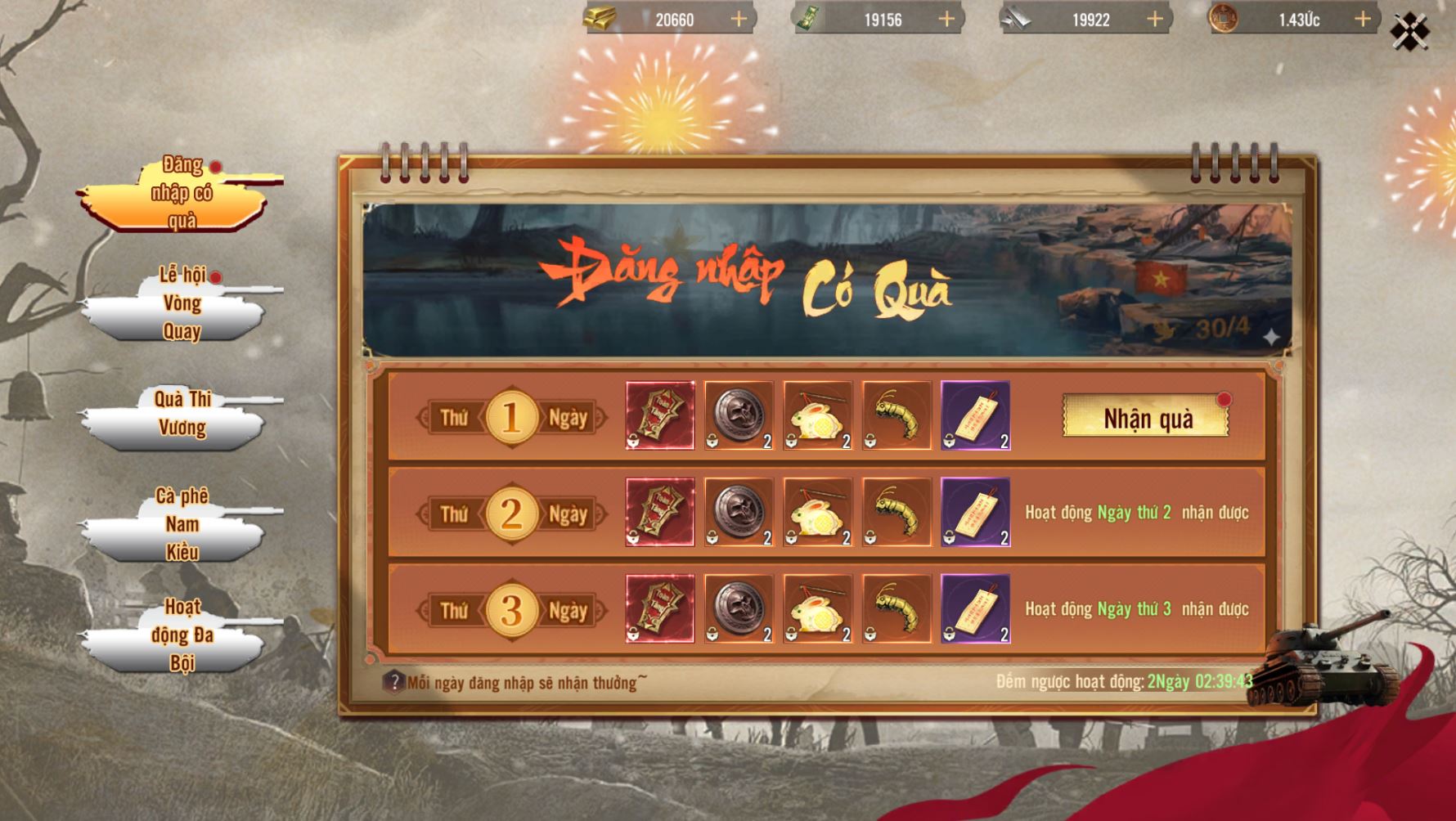The width and height of the screenshot is (1456, 821).
Task: Inspect day 3 red ticket reward
Action: pos(660,609)
